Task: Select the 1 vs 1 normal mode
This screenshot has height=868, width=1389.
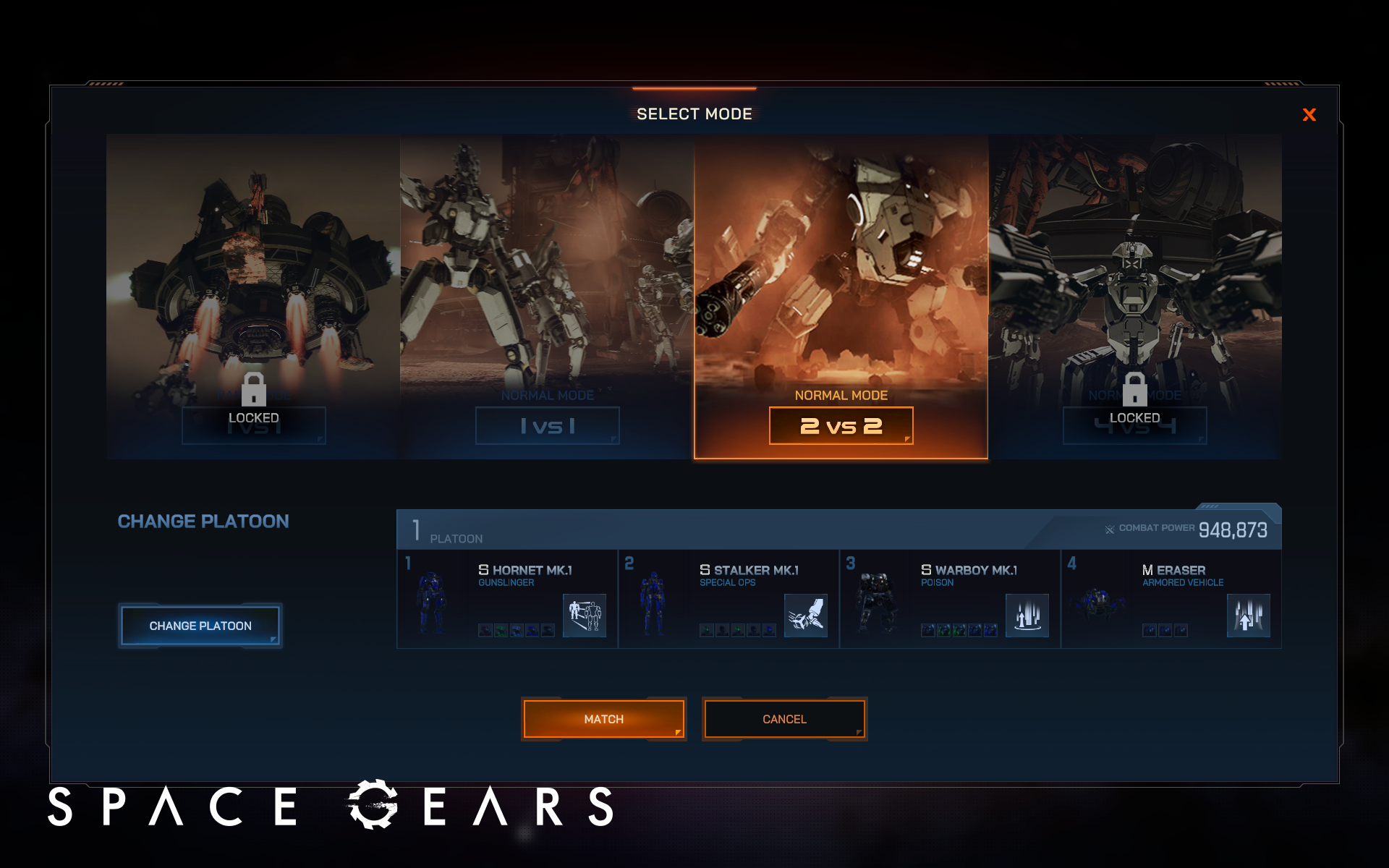Action: (547, 425)
